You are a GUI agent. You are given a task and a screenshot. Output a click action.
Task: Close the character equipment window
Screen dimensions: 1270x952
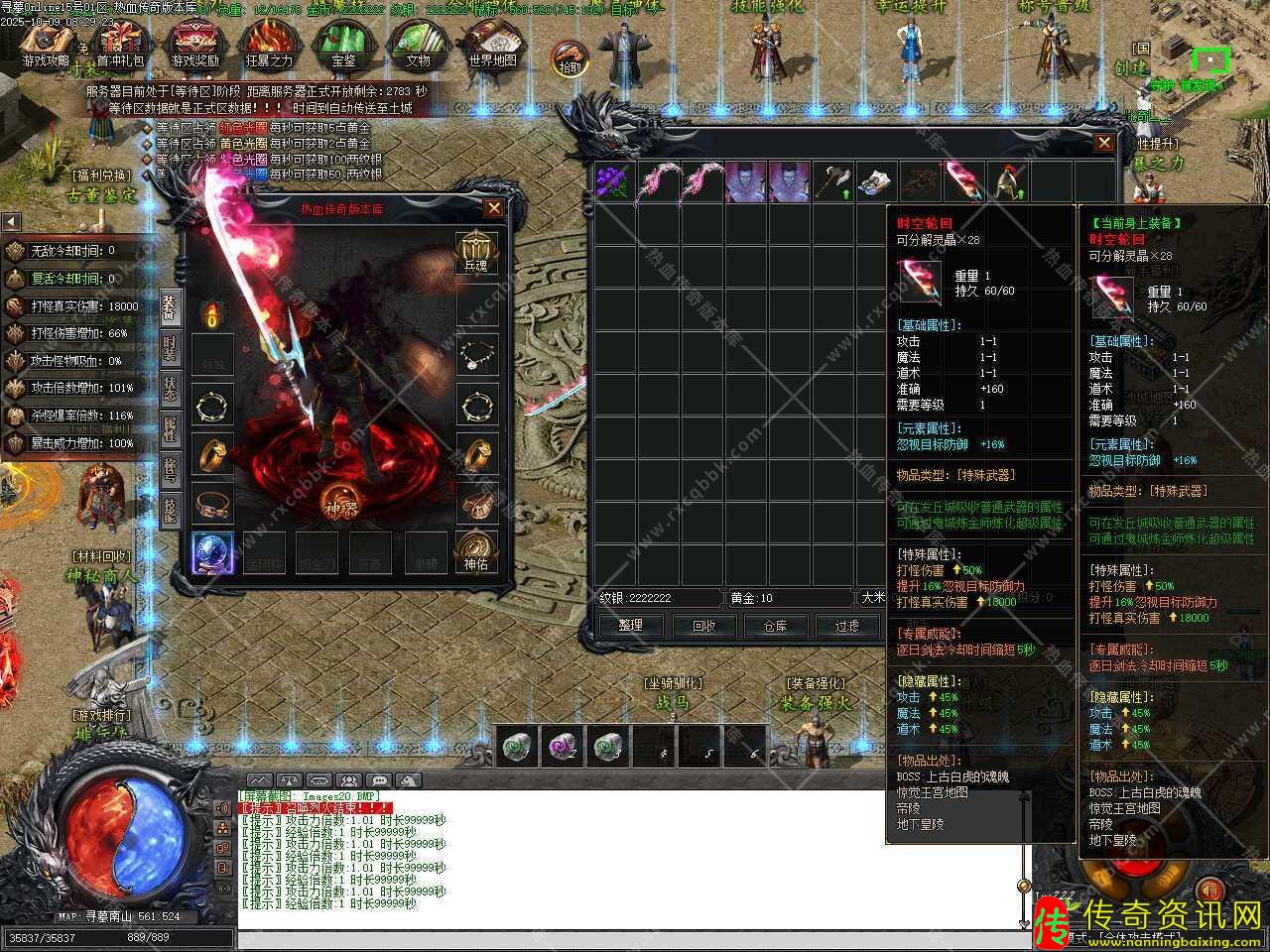493,208
